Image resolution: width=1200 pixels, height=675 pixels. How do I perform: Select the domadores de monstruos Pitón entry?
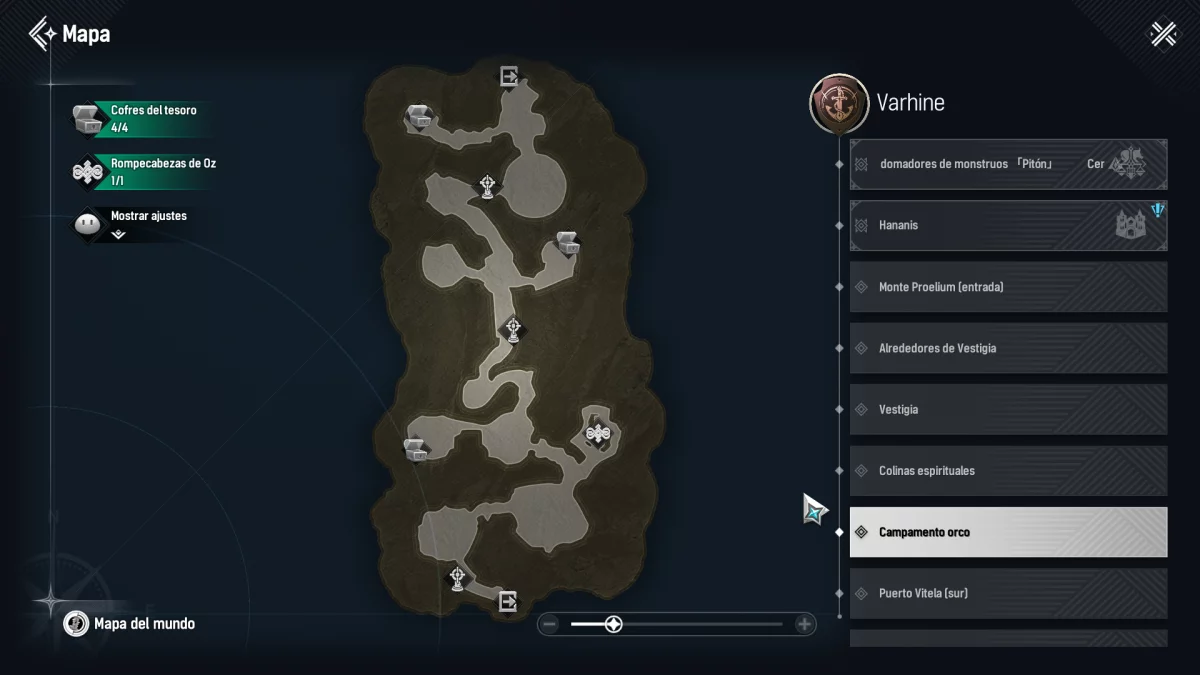click(1008, 164)
